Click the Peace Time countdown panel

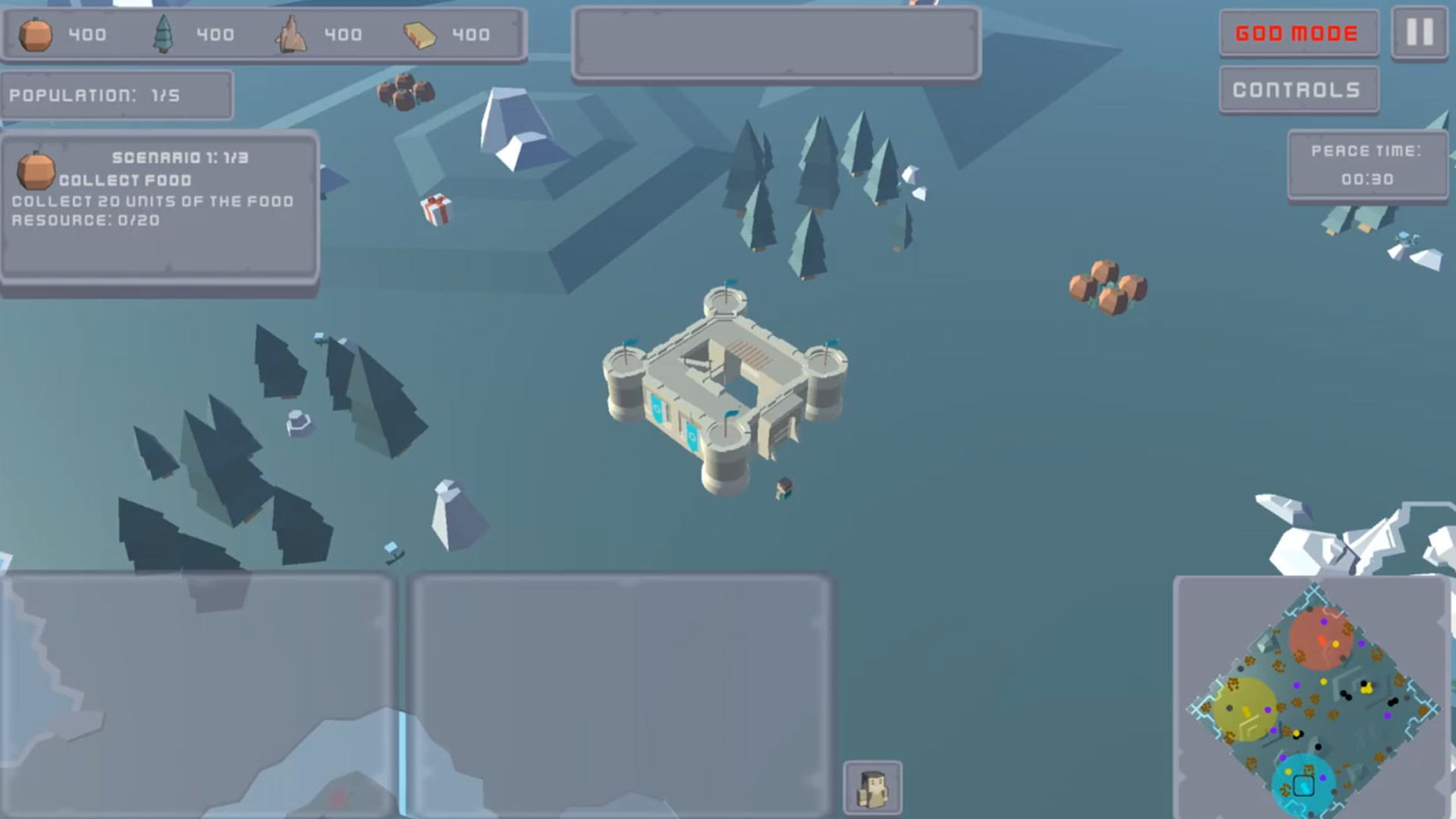tap(1368, 164)
